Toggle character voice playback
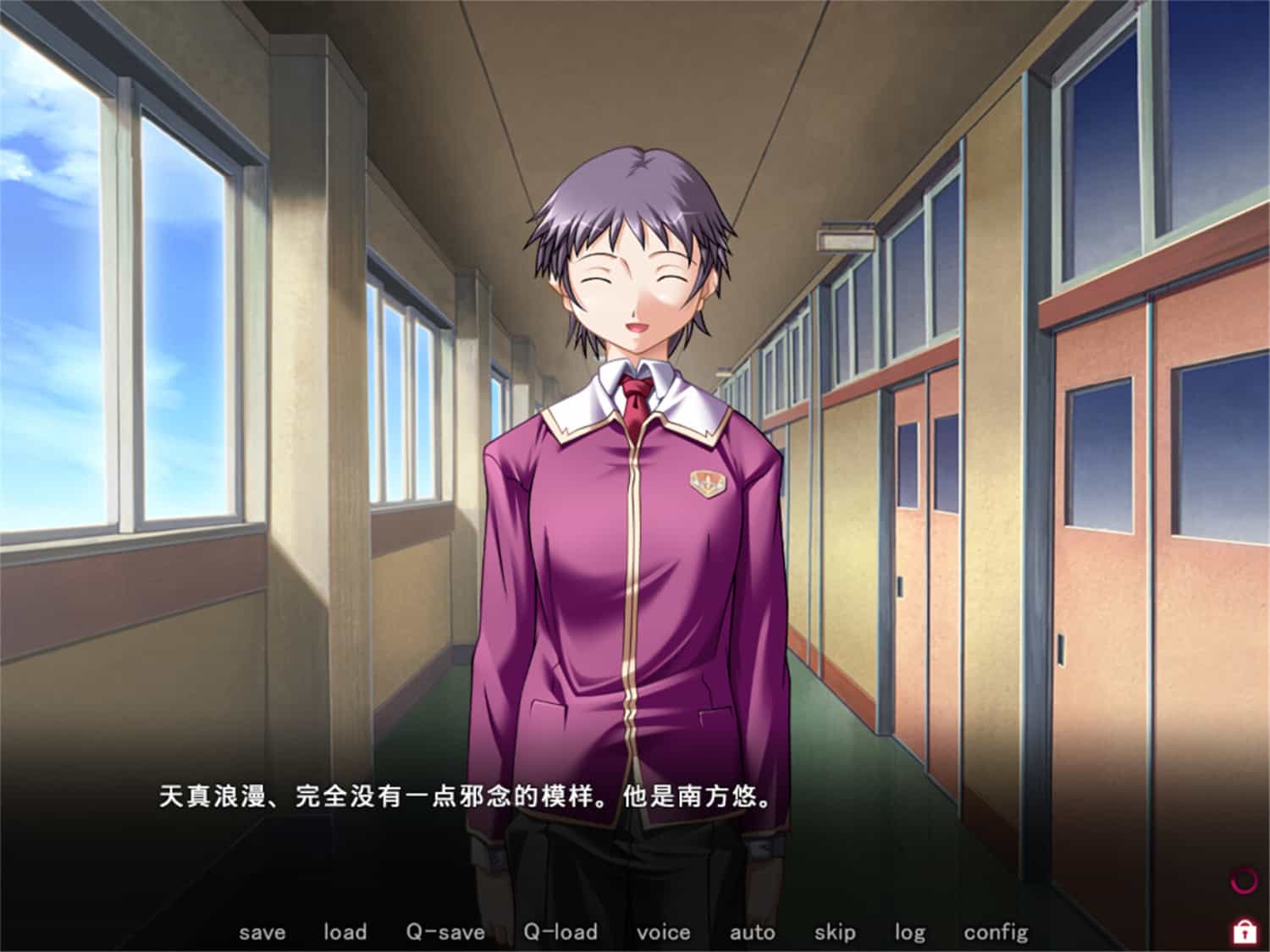This screenshot has width=1270, height=952. click(665, 931)
